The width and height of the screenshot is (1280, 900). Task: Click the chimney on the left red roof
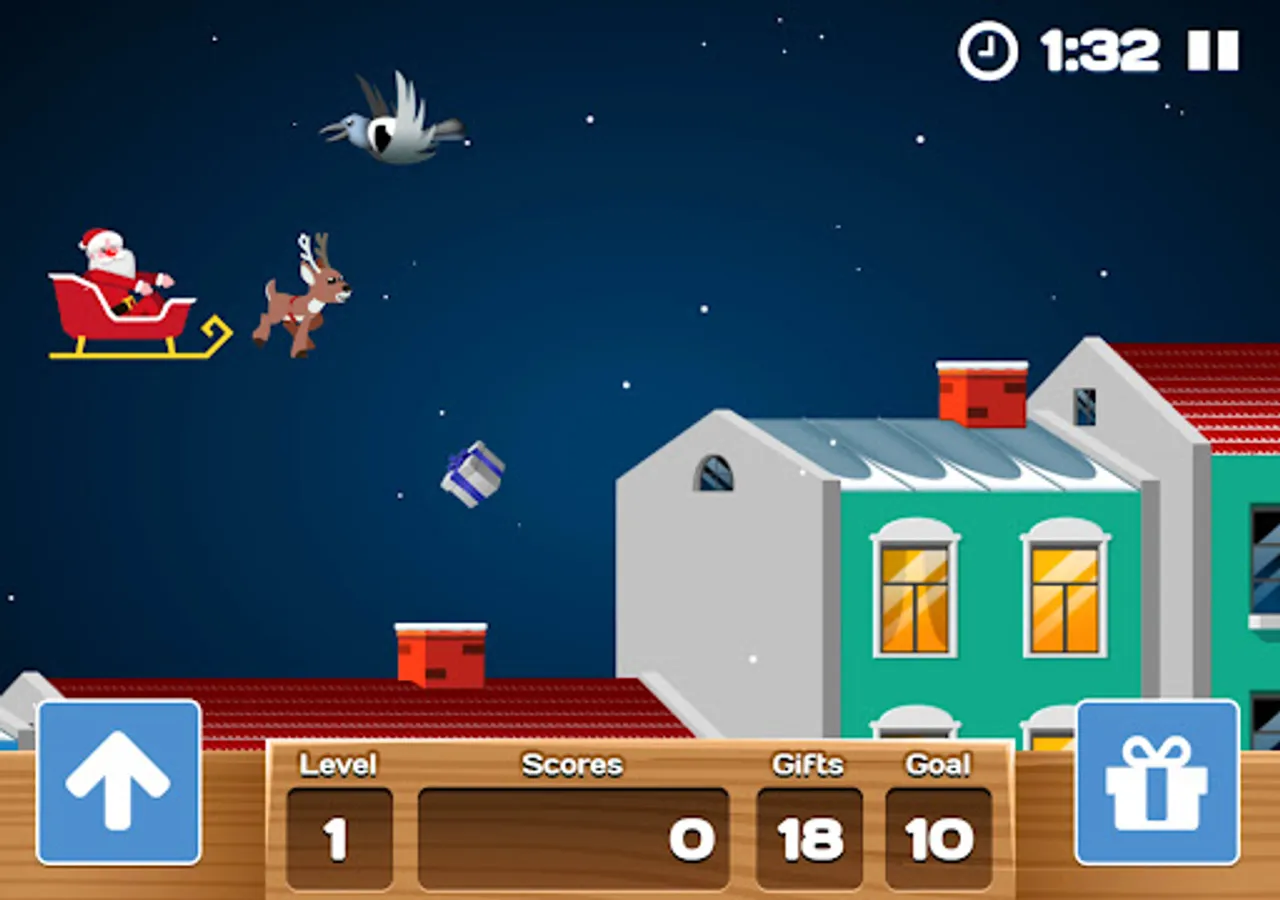(x=440, y=655)
